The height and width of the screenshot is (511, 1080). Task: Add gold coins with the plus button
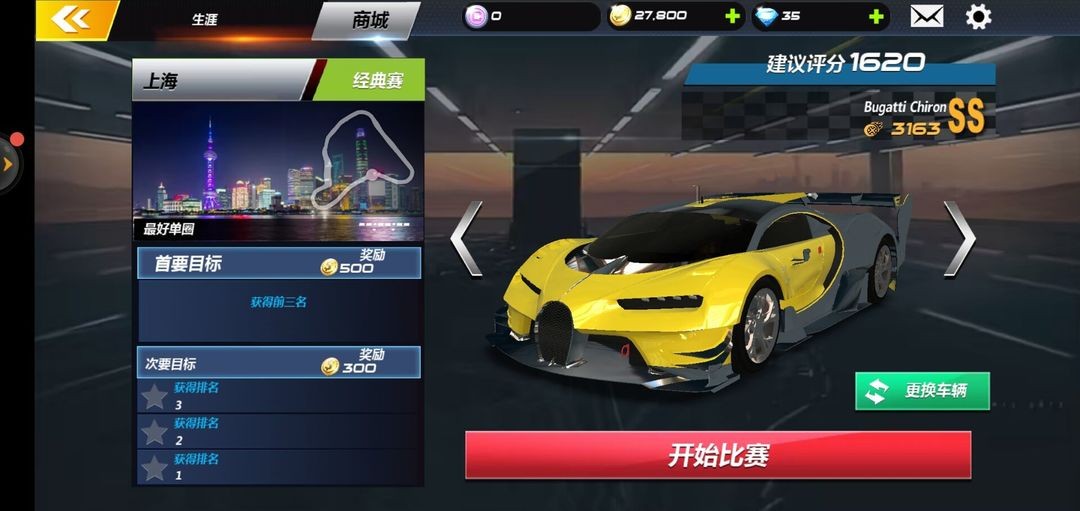point(732,16)
